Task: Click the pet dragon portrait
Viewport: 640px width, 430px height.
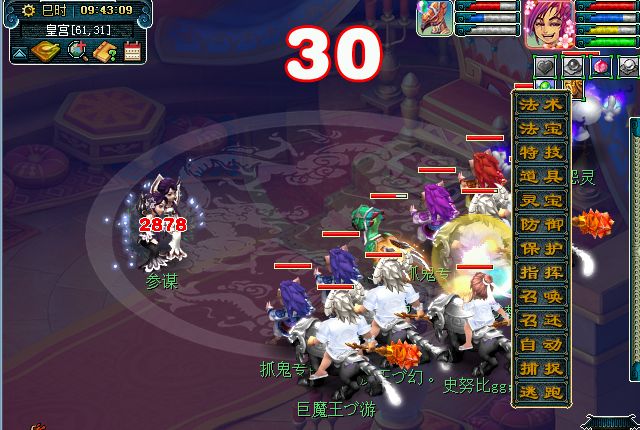Action: pyautogui.click(x=435, y=19)
